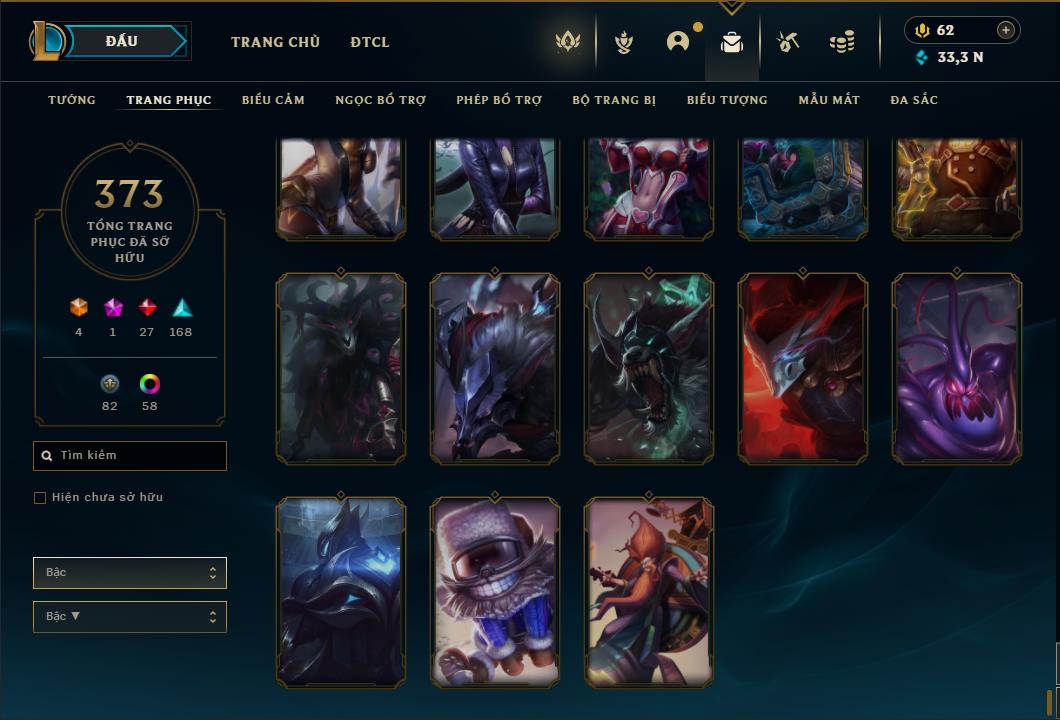Screen dimensions: 1060x720
Task: Switch to the BIỂU CẢM tab
Action: pos(273,100)
